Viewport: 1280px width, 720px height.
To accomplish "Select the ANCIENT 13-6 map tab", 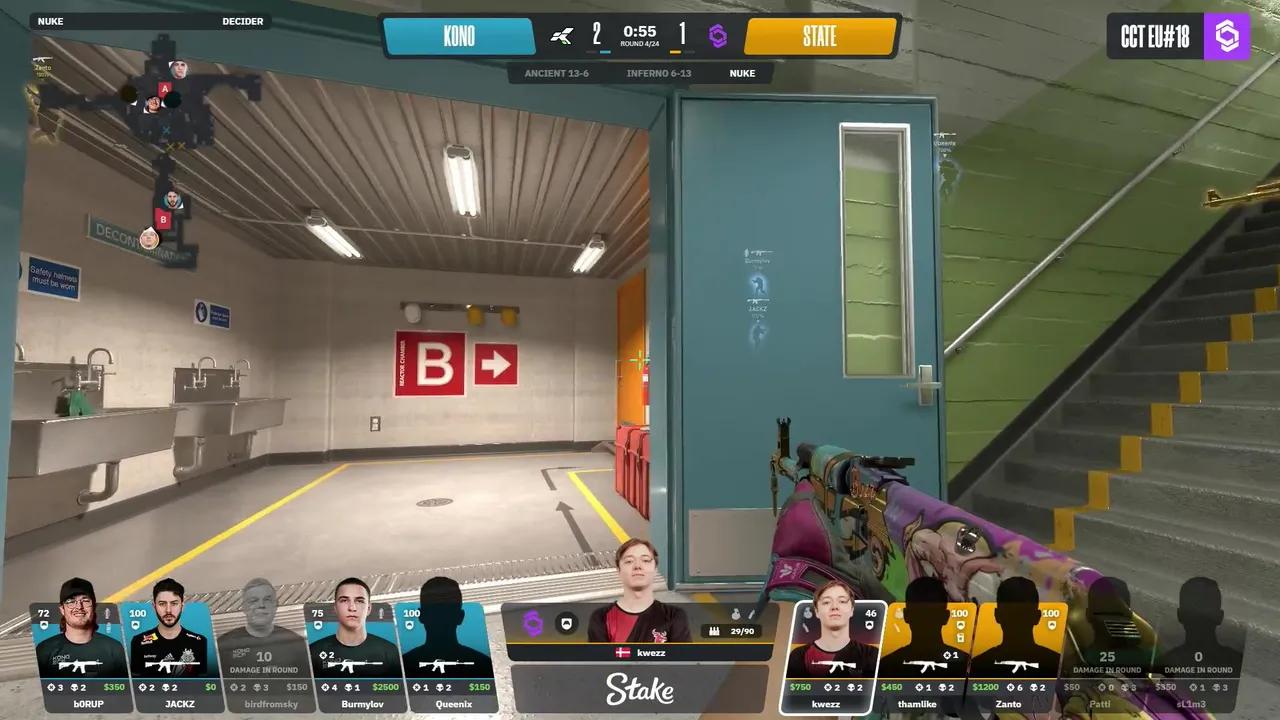I will 556,73.
